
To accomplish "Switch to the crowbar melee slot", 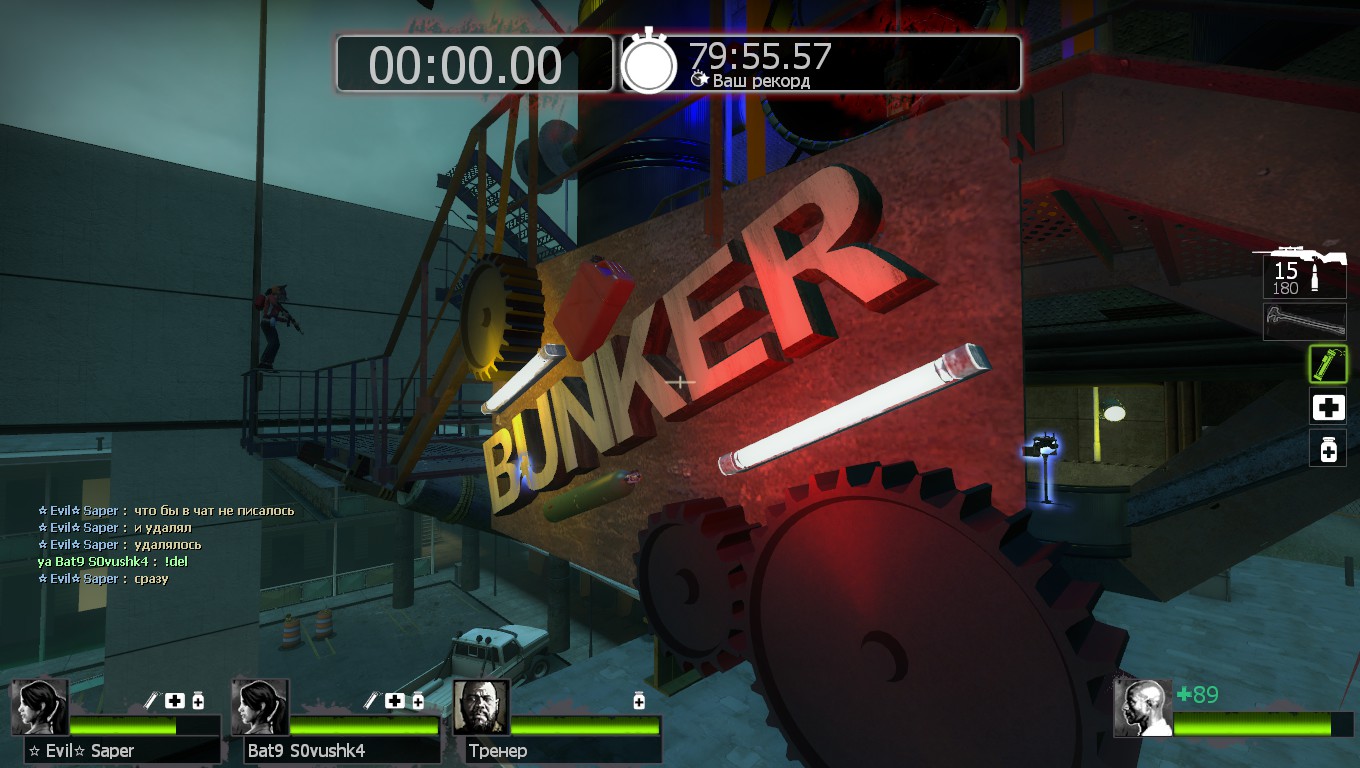I will click(1304, 322).
